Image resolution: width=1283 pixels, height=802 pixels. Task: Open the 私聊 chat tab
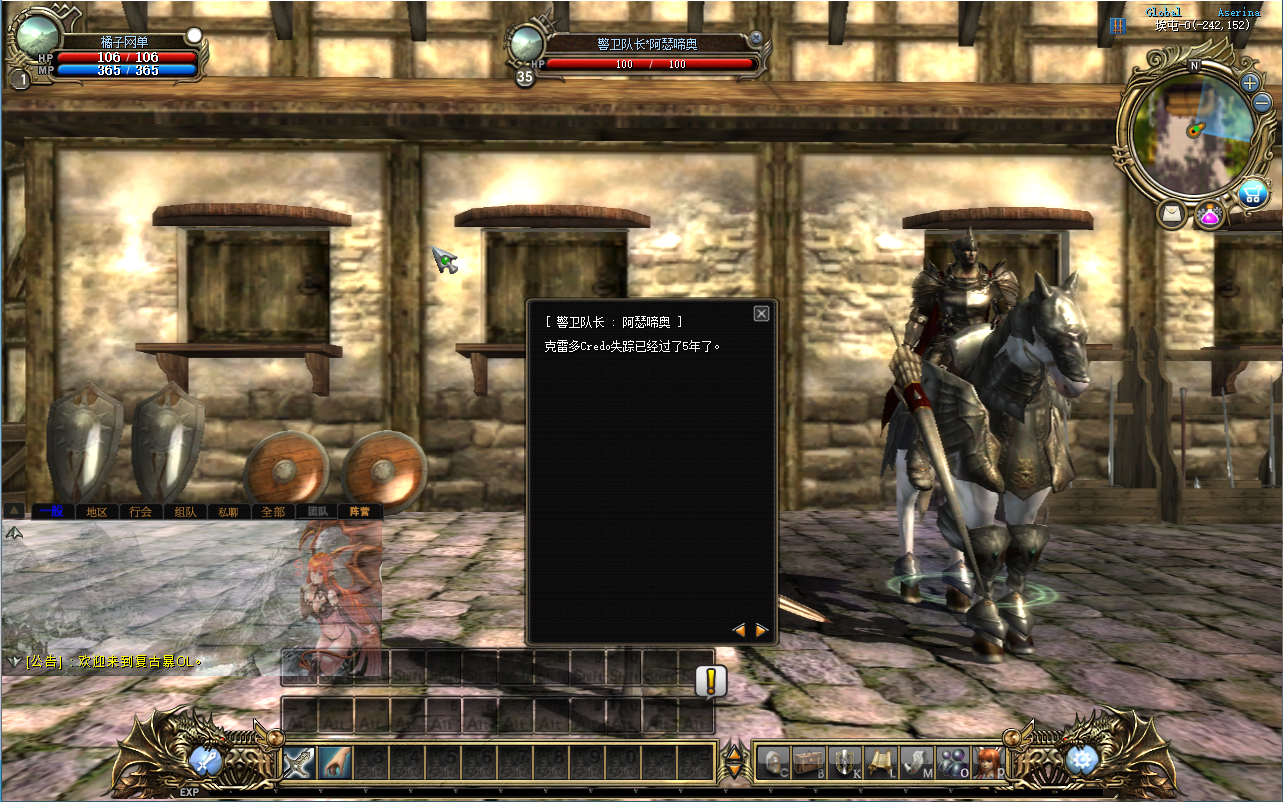229,511
